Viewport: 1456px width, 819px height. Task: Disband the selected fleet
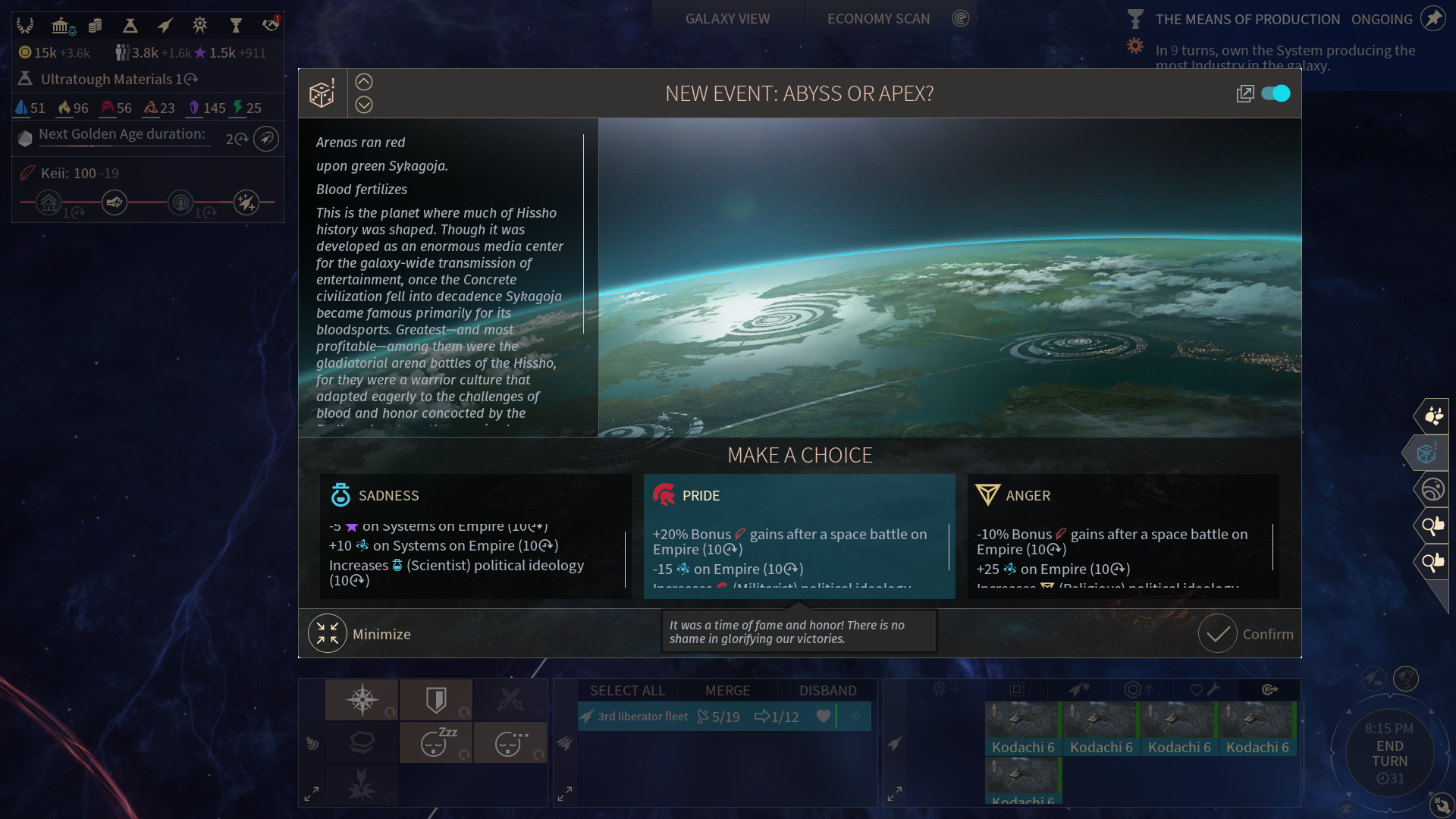point(827,690)
